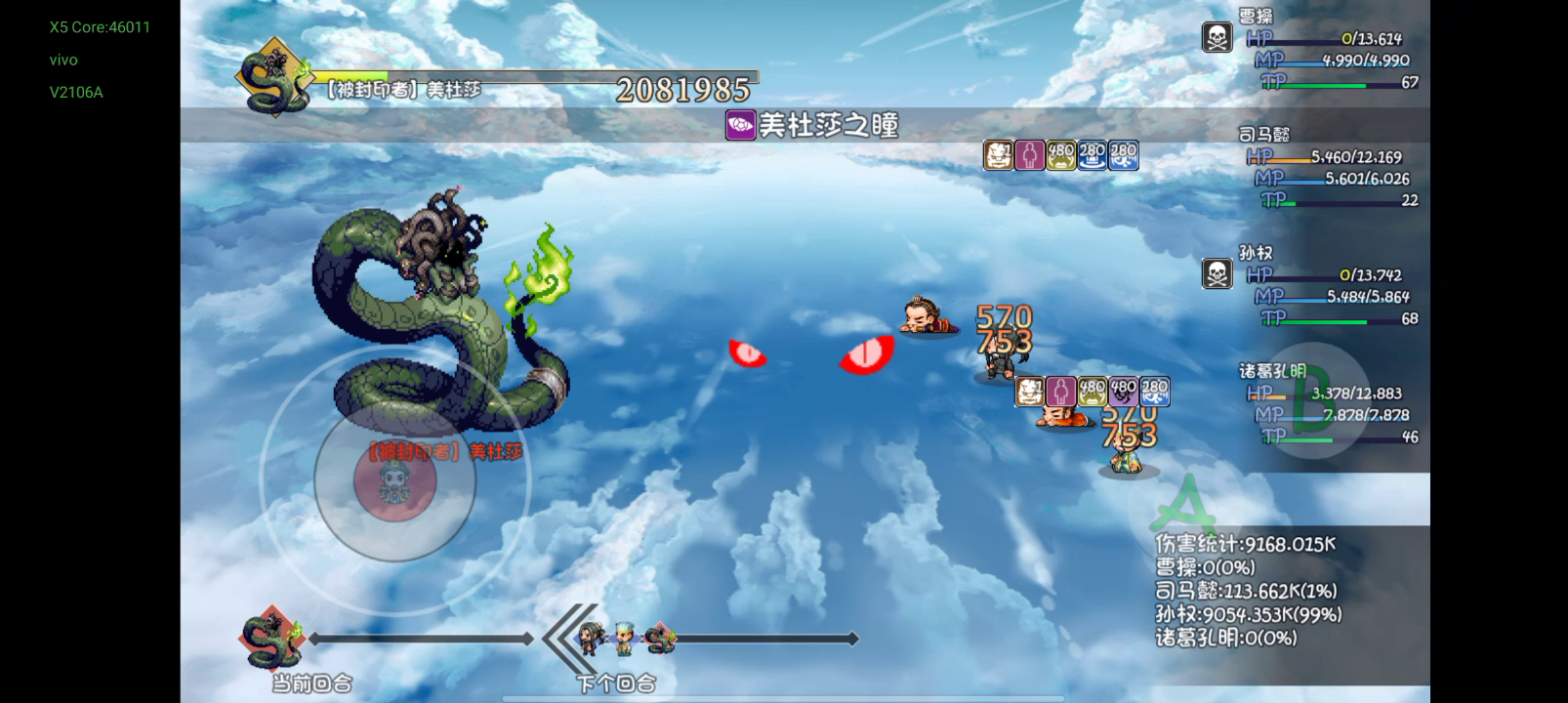Viewport: 1568px width, 703px height.
Task: Tap the green A action button
Action: click(1183, 505)
